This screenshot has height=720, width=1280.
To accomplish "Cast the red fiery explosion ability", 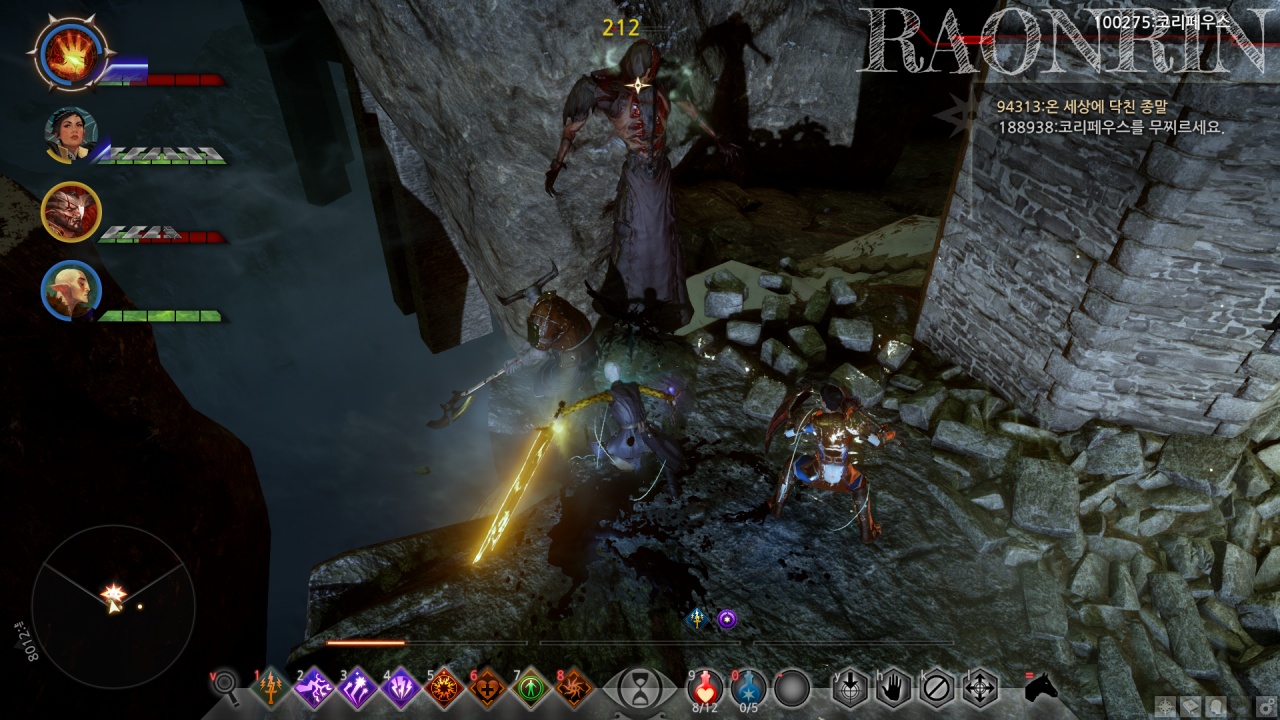I will 444,688.
